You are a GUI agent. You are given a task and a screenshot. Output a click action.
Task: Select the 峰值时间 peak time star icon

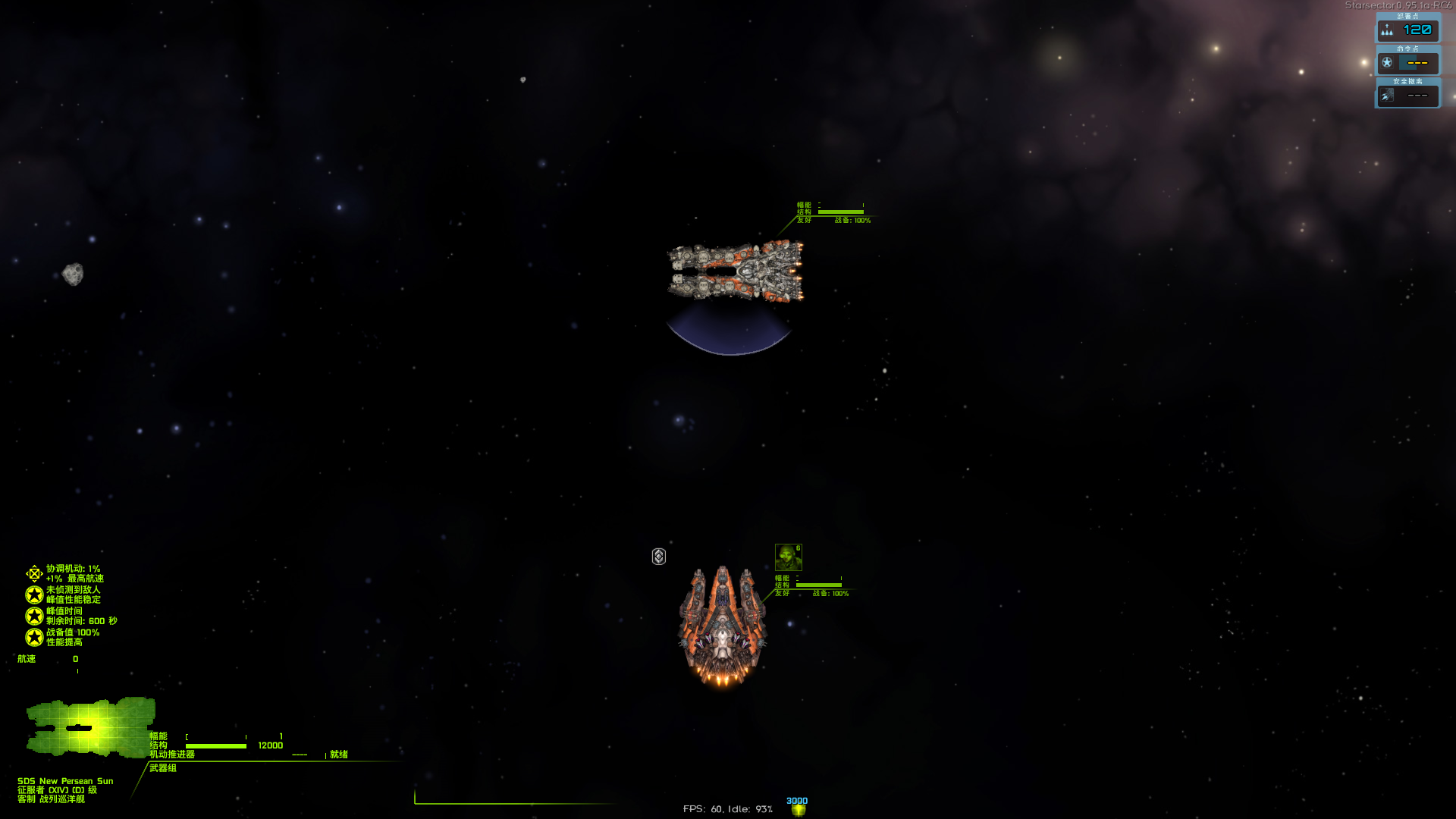tap(33, 614)
